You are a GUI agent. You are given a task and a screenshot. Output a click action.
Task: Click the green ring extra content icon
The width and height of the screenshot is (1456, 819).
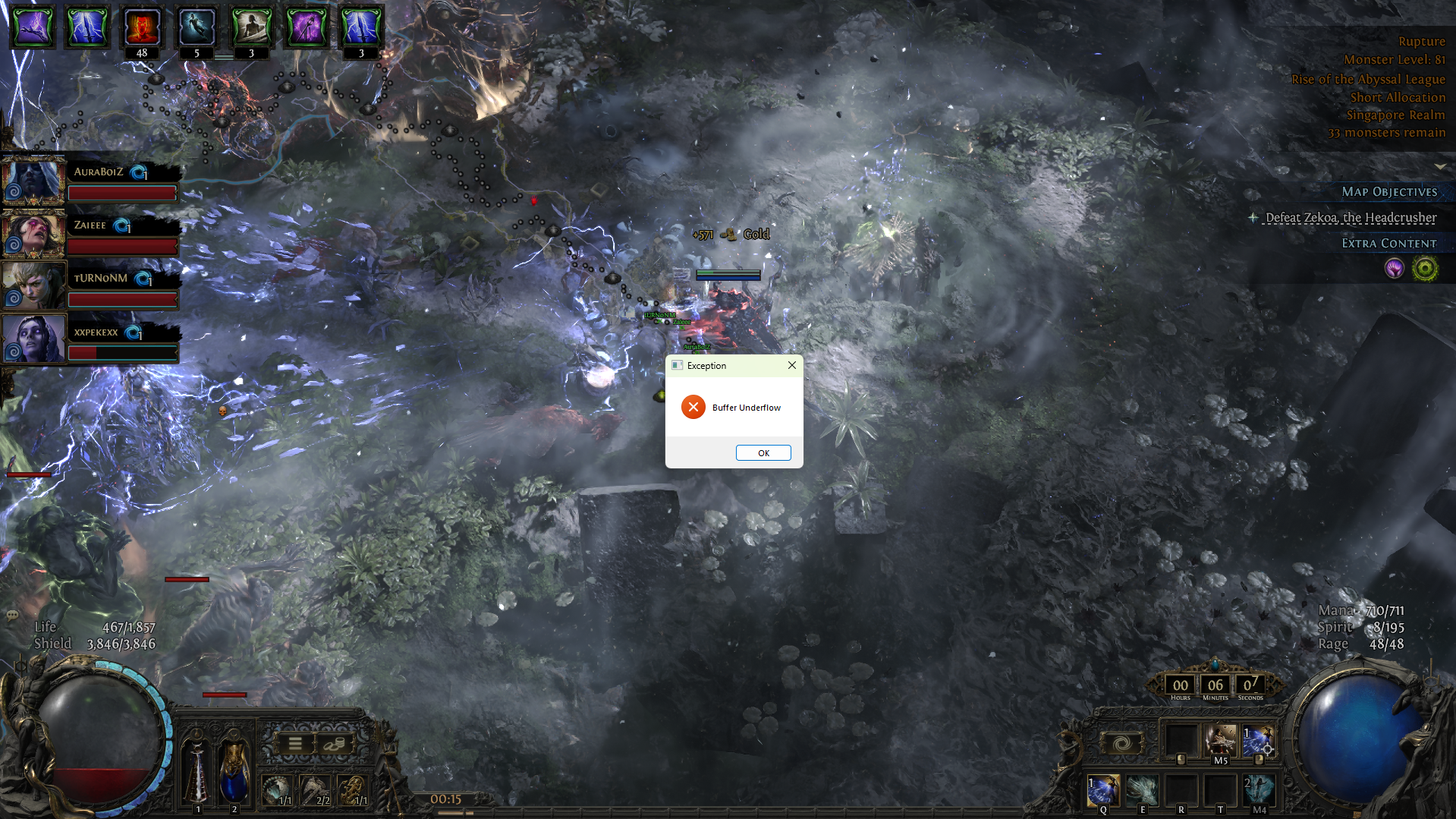point(1425,269)
